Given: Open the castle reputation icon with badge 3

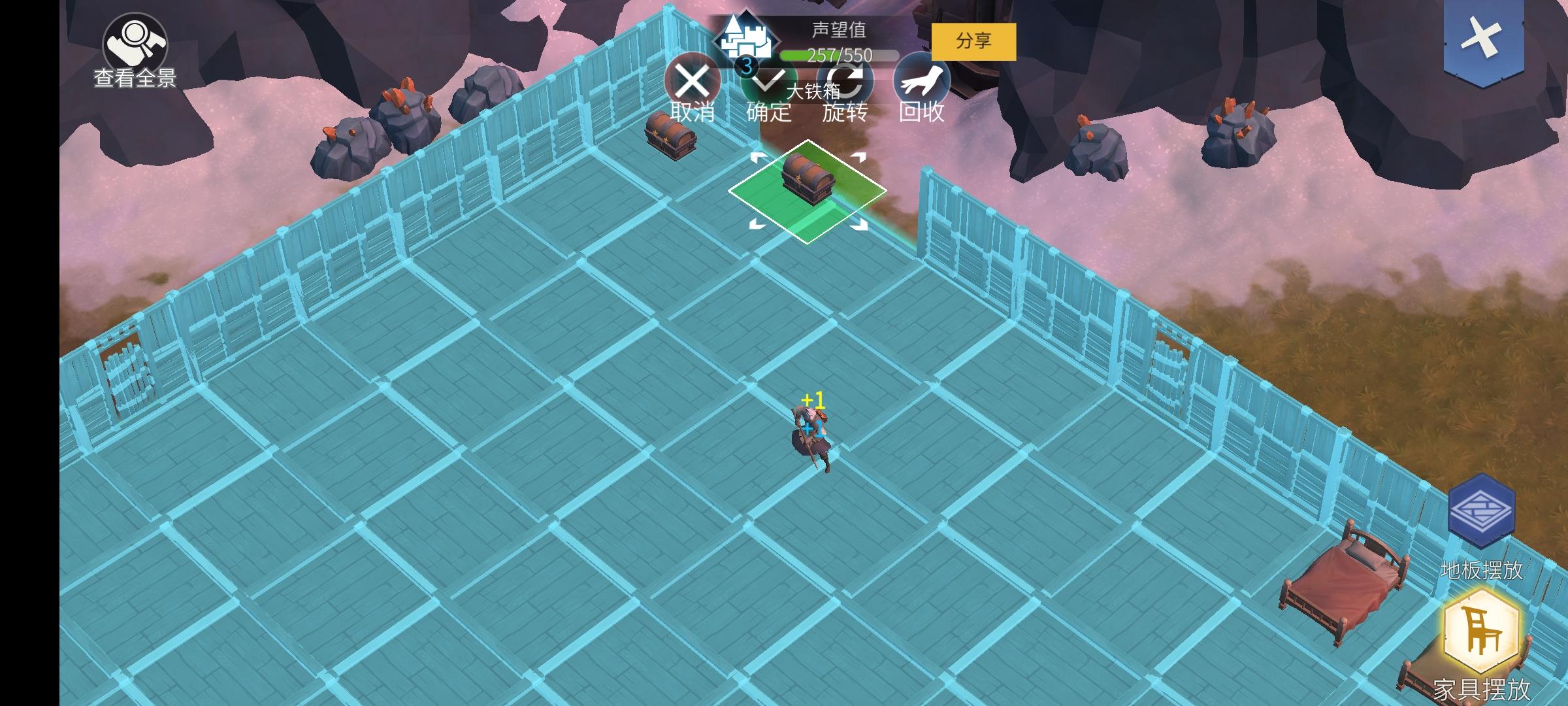Looking at the screenshot, I should (x=747, y=41).
